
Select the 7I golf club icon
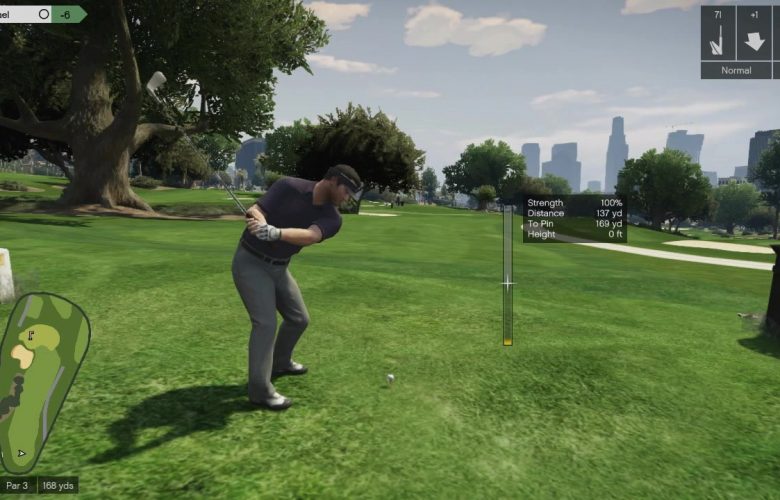[x=717, y=34]
